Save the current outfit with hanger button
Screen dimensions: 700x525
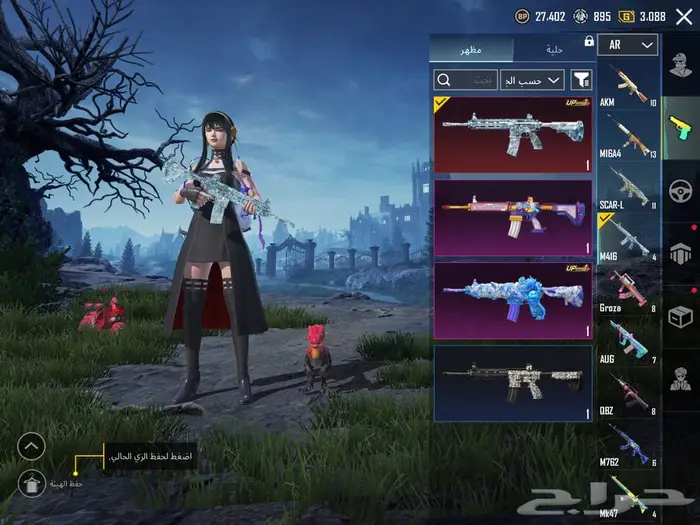tap(32, 483)
